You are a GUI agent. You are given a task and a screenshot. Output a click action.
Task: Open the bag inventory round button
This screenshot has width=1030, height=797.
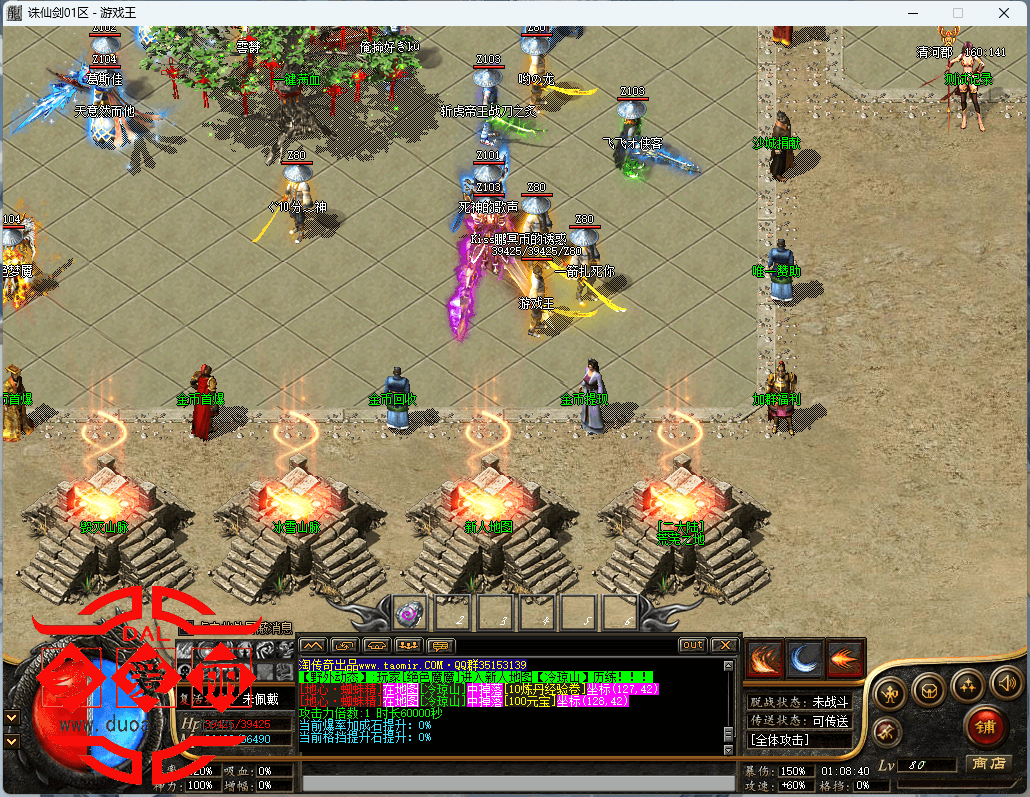929,689
